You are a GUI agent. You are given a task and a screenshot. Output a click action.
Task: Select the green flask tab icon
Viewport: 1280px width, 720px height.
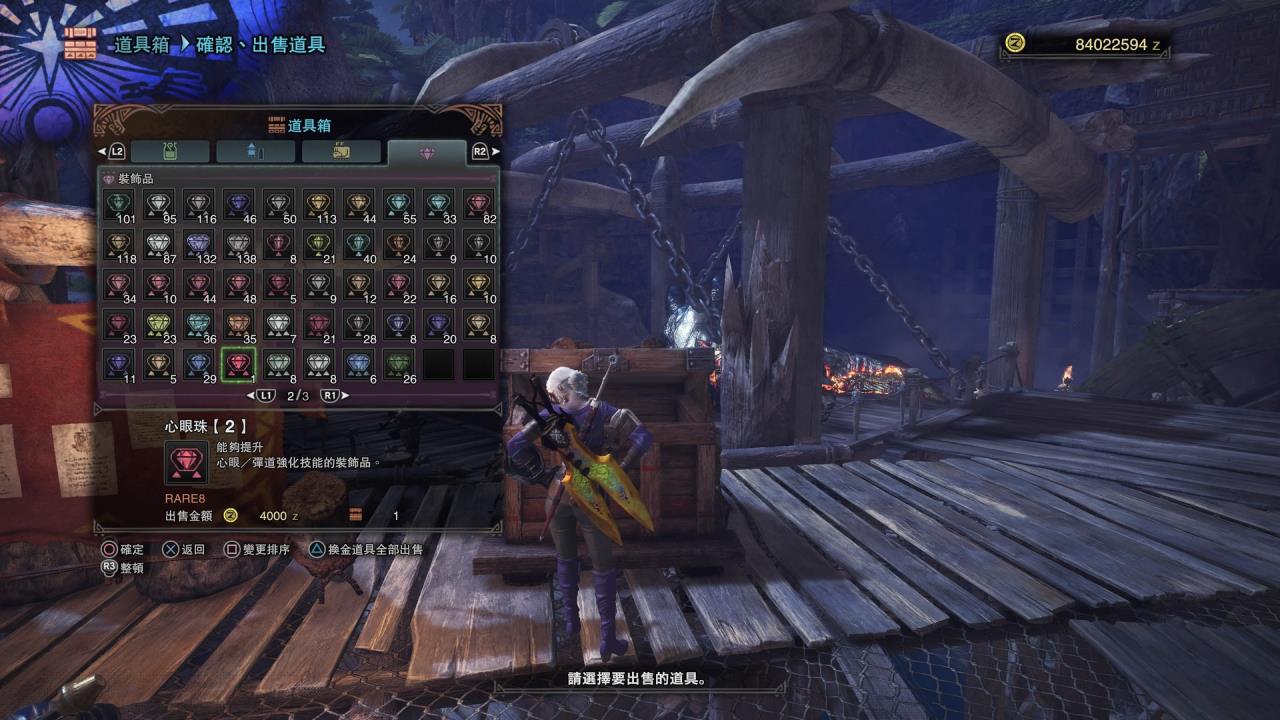(x=171, y=151)
